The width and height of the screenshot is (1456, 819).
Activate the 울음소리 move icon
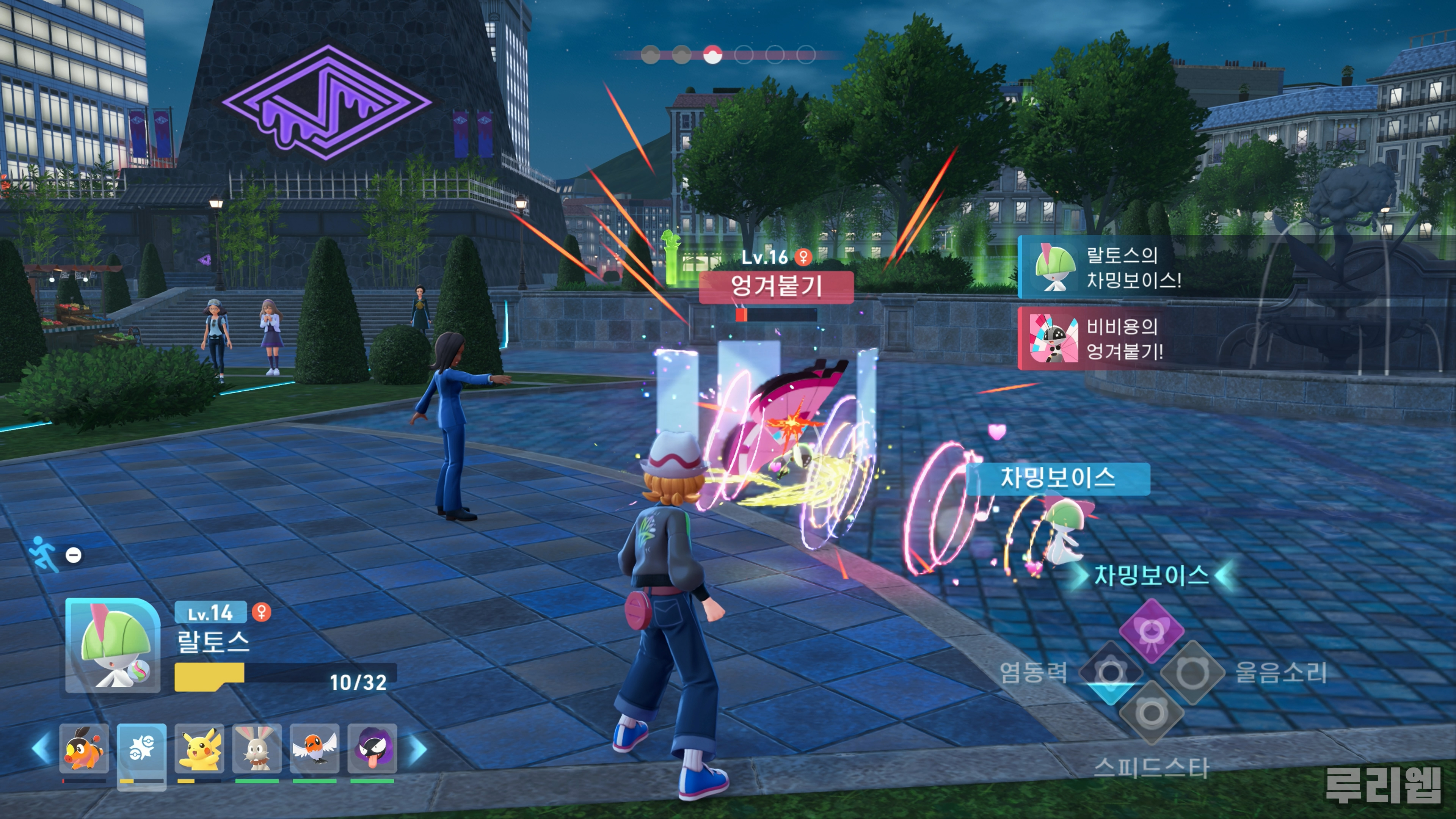pyautogui.click(x=1192, y=672)
